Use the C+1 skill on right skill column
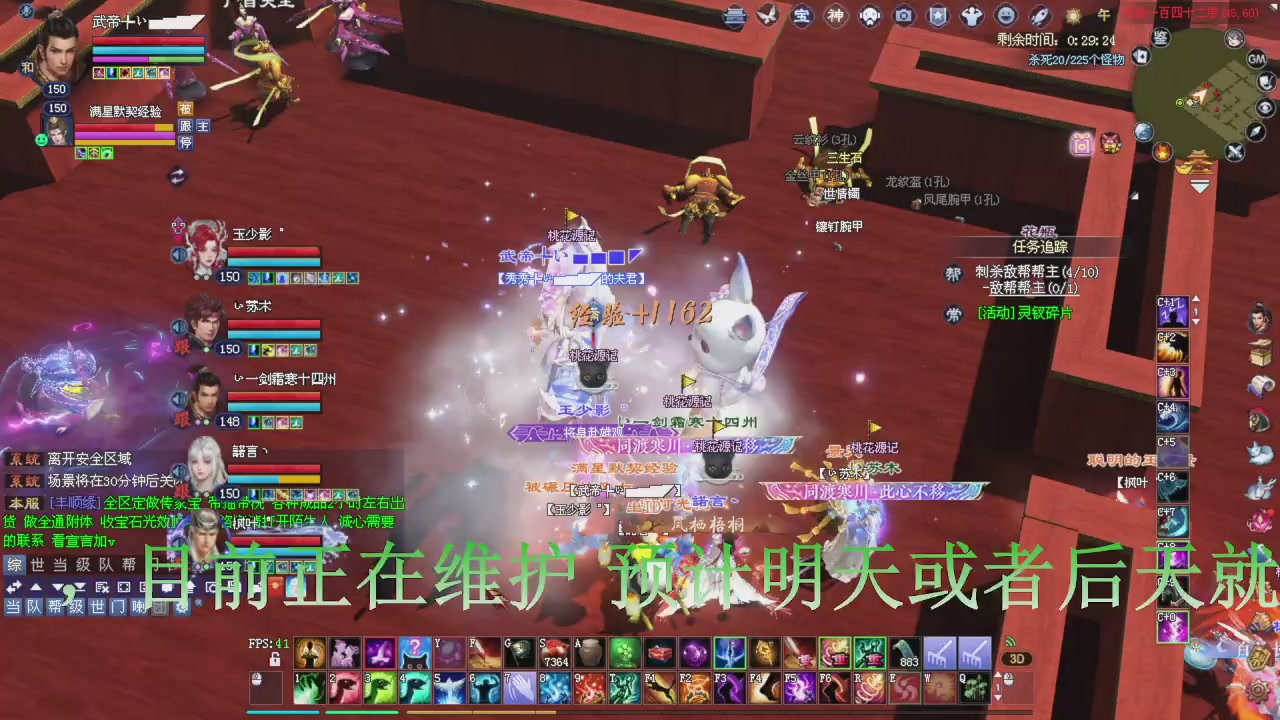 click(1172, 311)
